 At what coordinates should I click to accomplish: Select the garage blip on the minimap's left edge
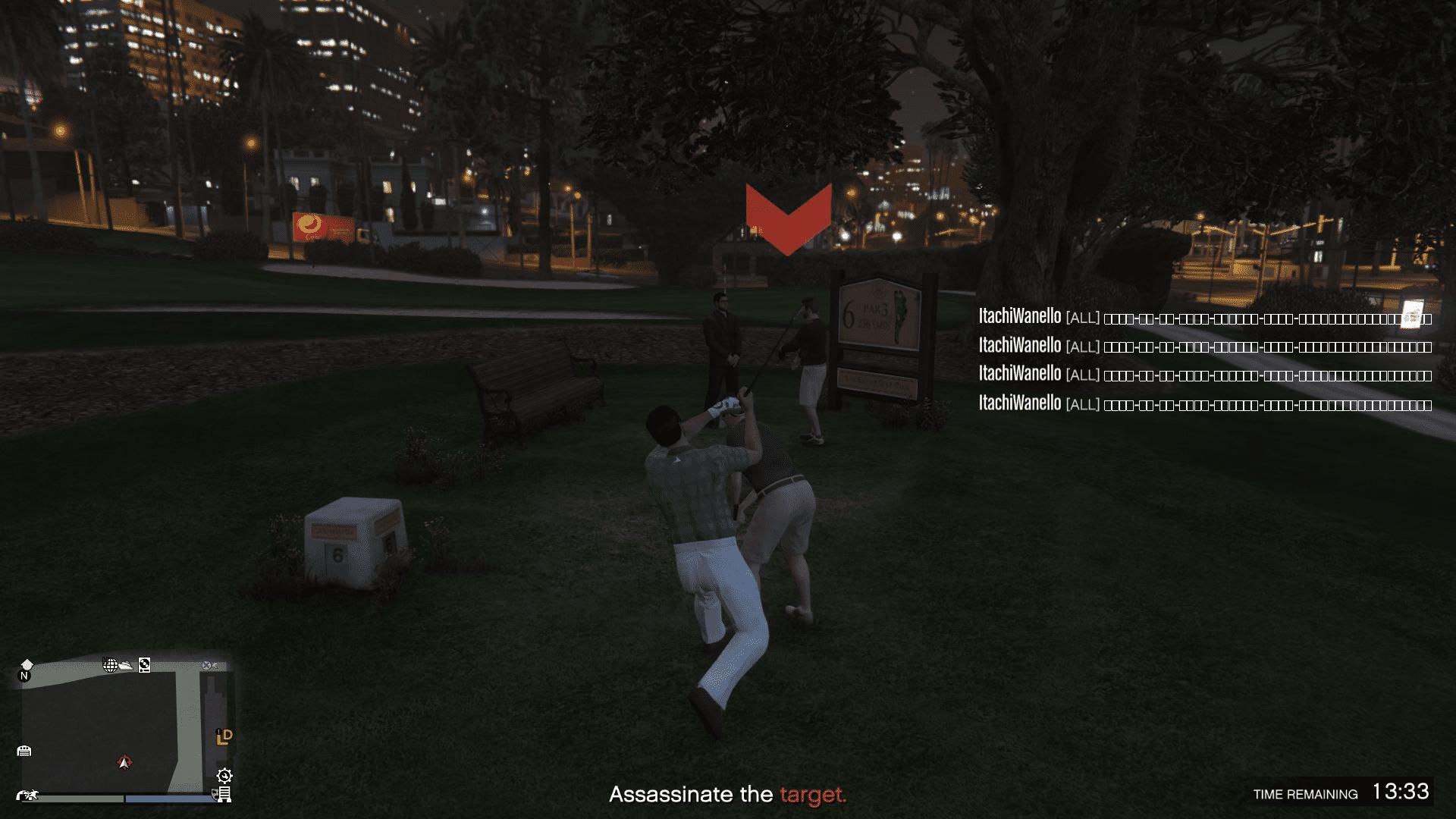[25, 751]
